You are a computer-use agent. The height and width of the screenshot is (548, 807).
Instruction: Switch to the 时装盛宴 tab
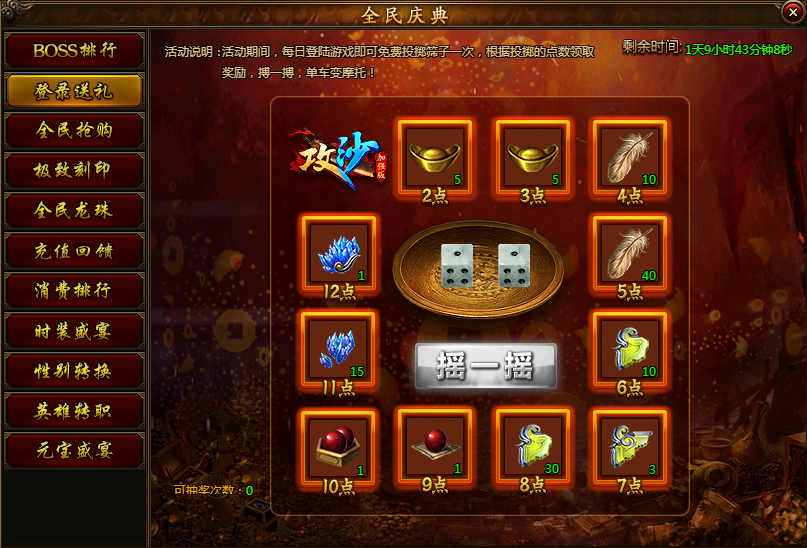pos(74,330)
